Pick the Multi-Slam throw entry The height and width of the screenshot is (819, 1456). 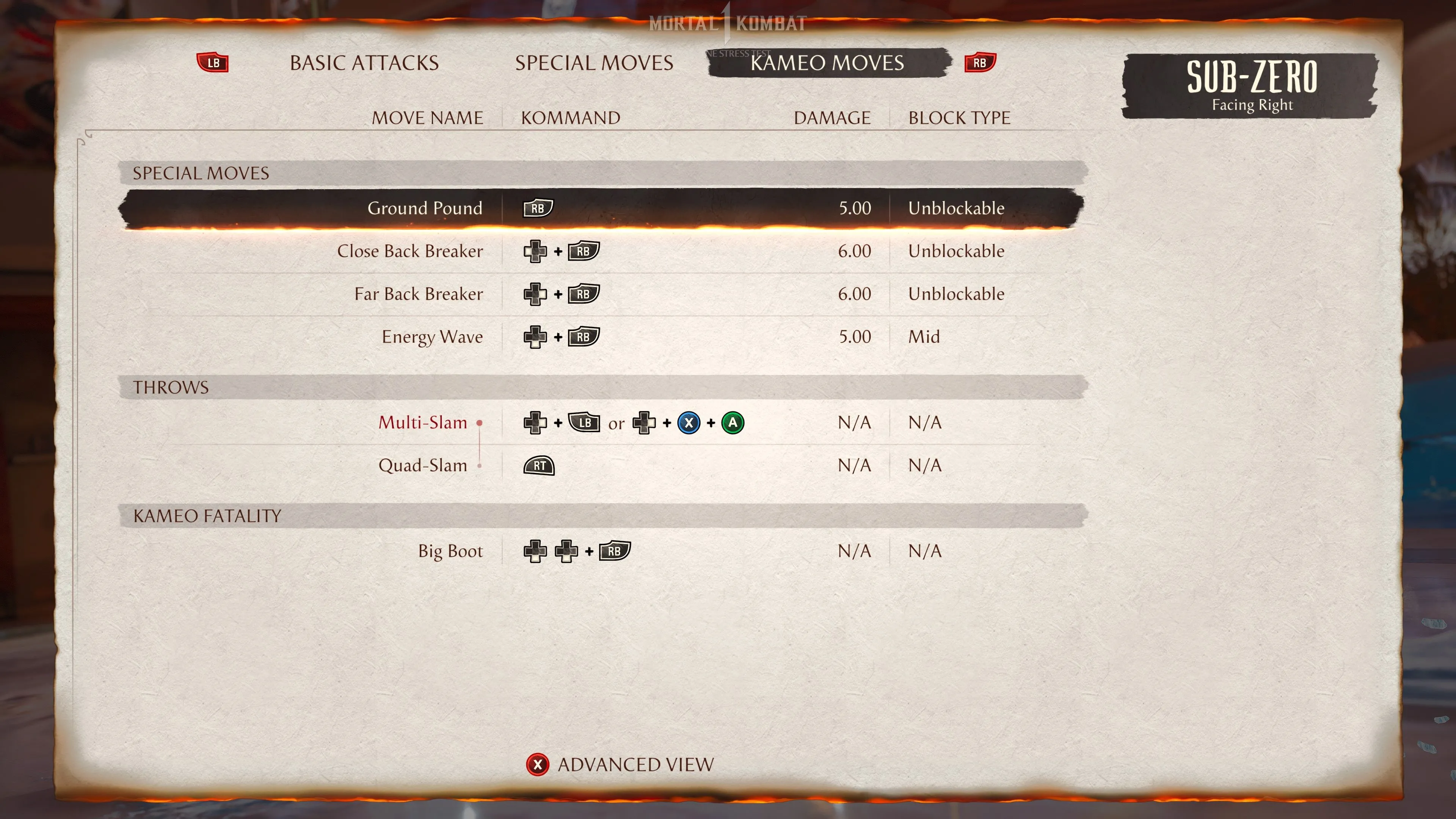click(423, 423)
